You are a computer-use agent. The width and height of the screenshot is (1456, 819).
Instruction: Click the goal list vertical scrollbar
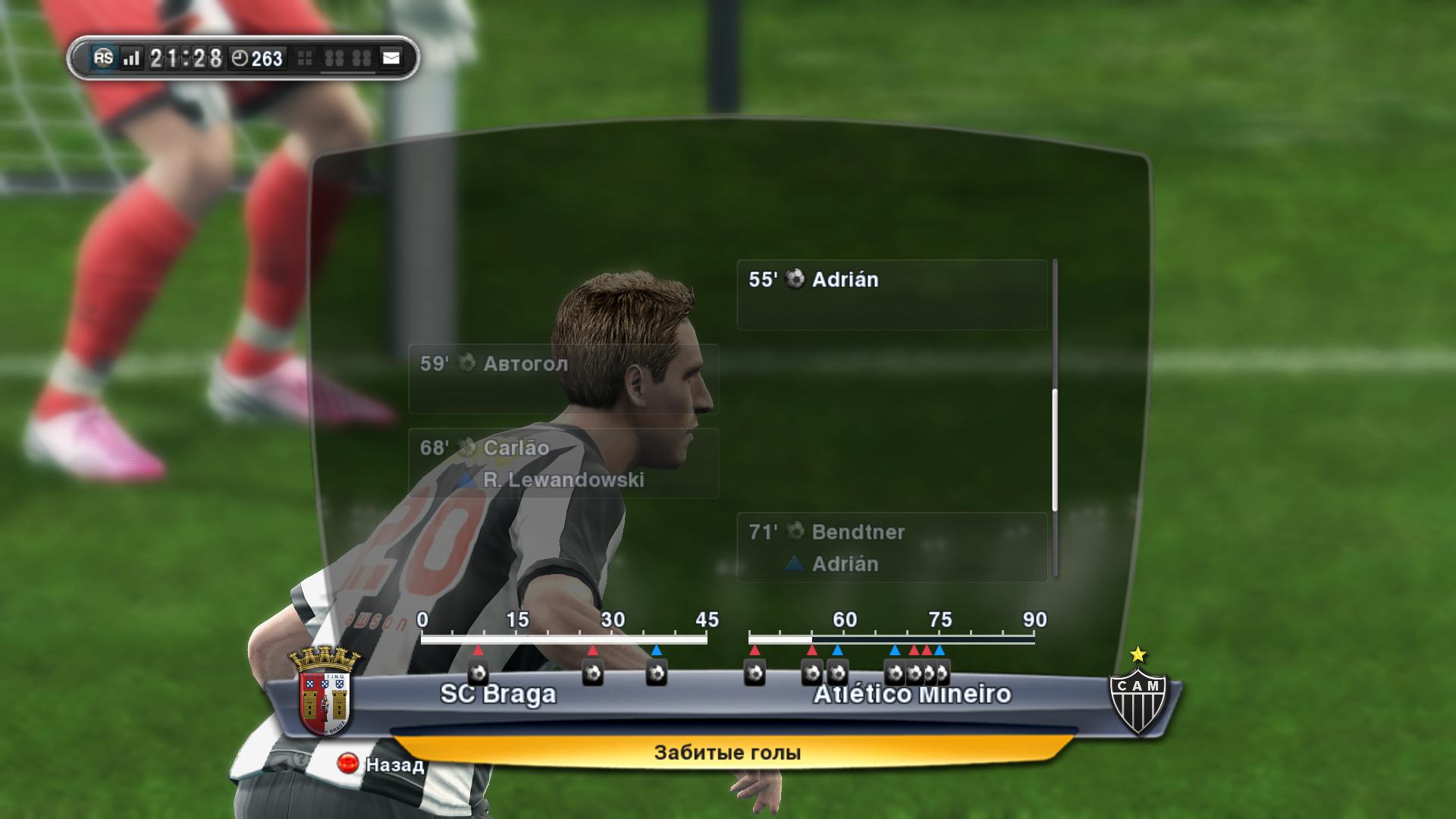coord(1054,450)
